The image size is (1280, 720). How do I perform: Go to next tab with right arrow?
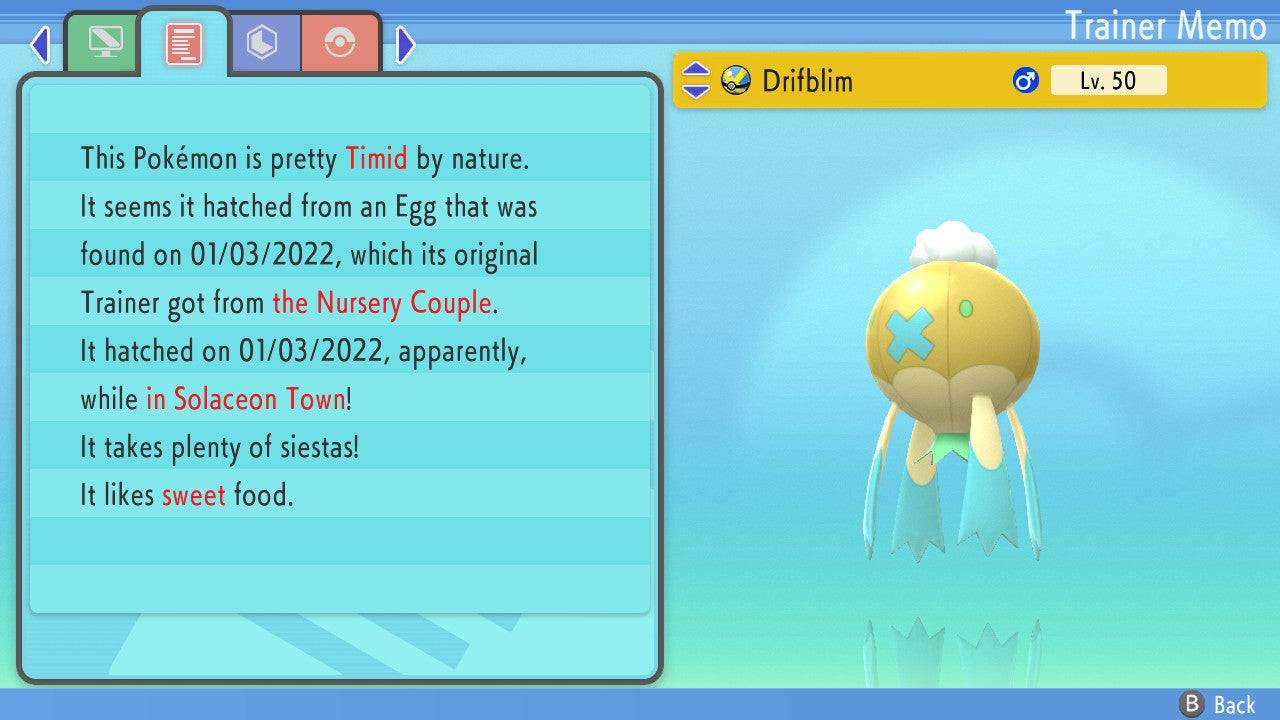[x=405, y=44]
